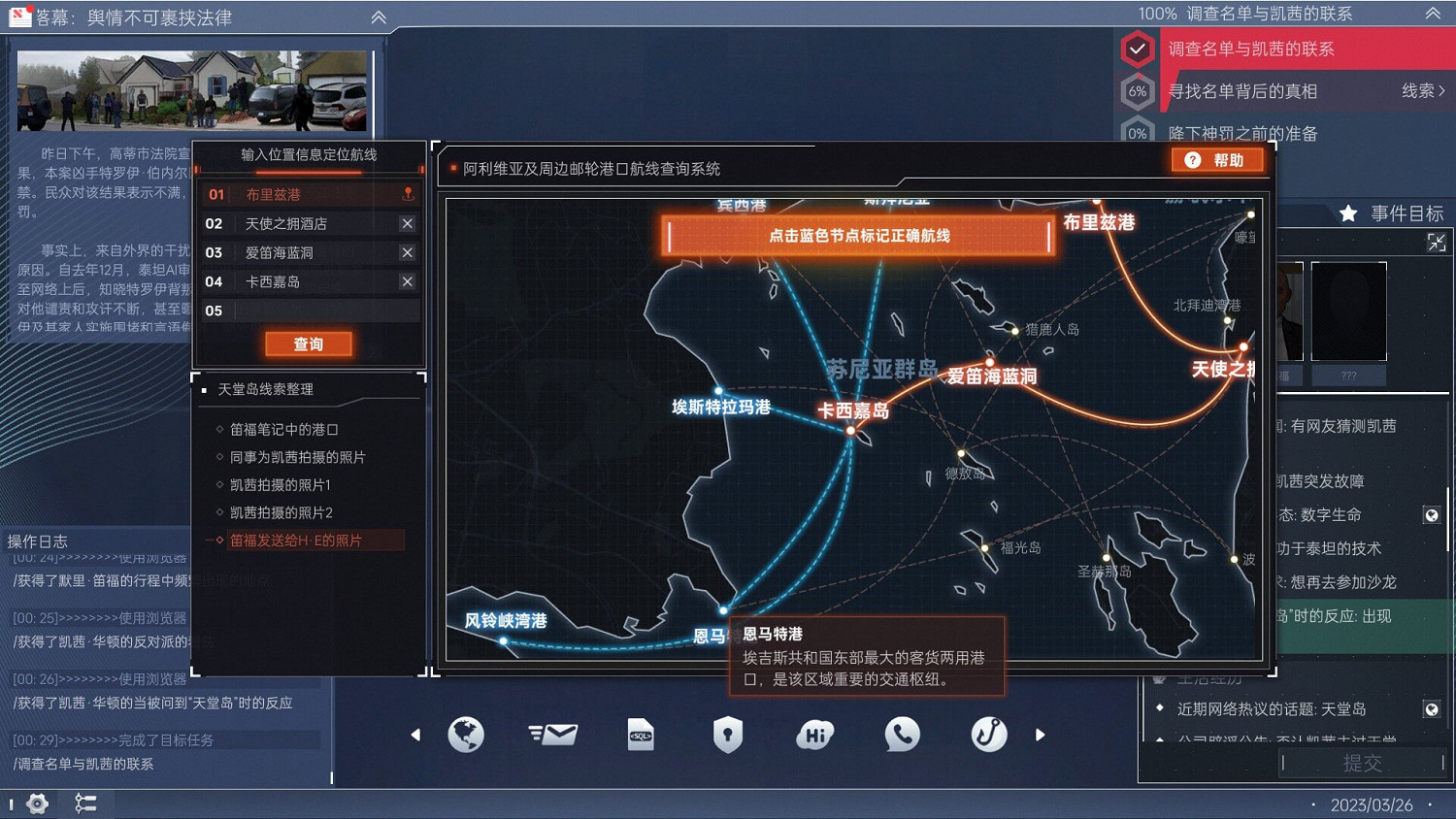Click the globe icon beside the 数字生命 entry
This screenshot has height=819, width=1456.
(1435, 514)
